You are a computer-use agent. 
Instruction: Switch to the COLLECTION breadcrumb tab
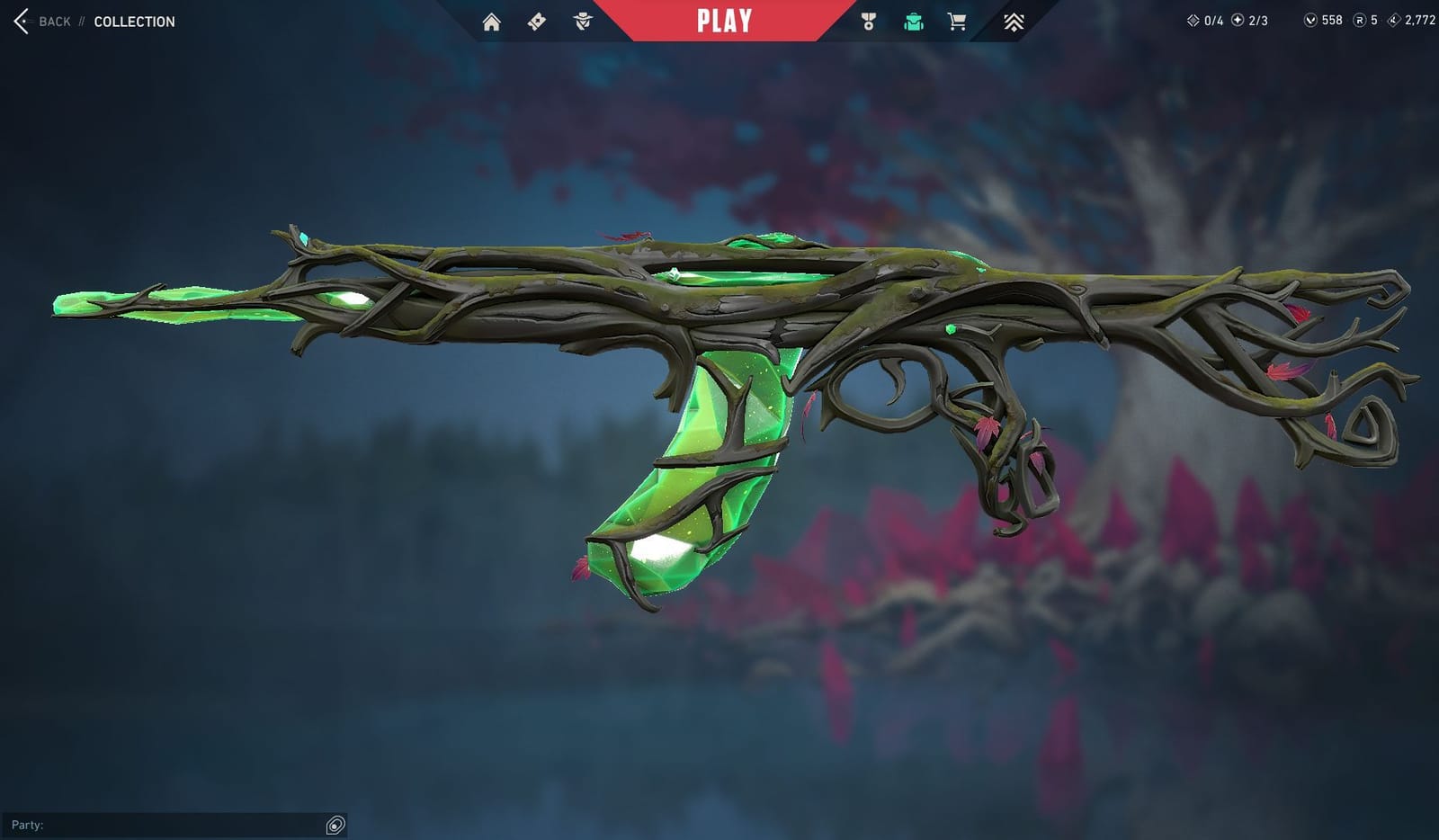pos(133,22)
